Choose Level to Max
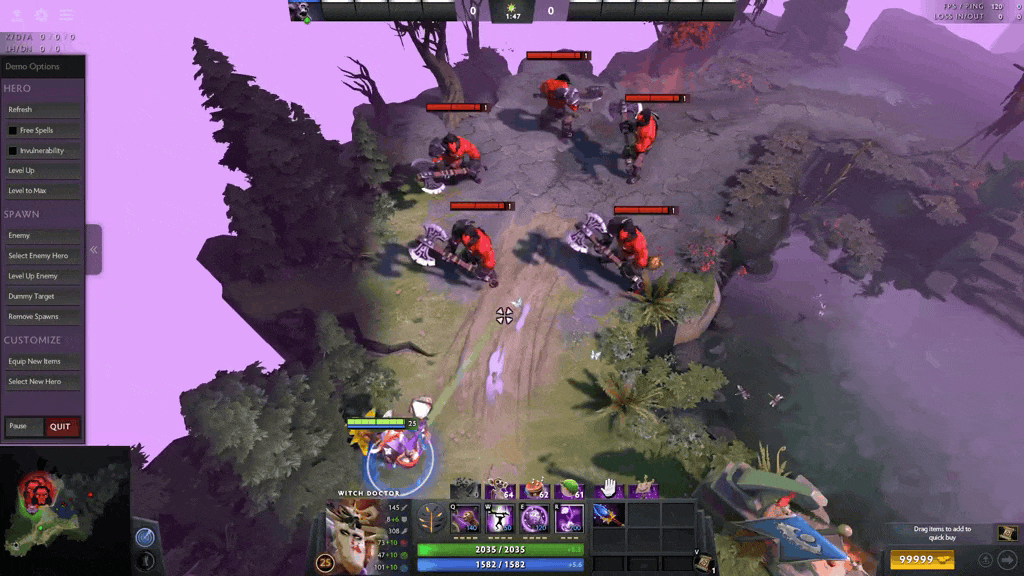This screenshot has width=1024, height=576. [x=42, y=191]
